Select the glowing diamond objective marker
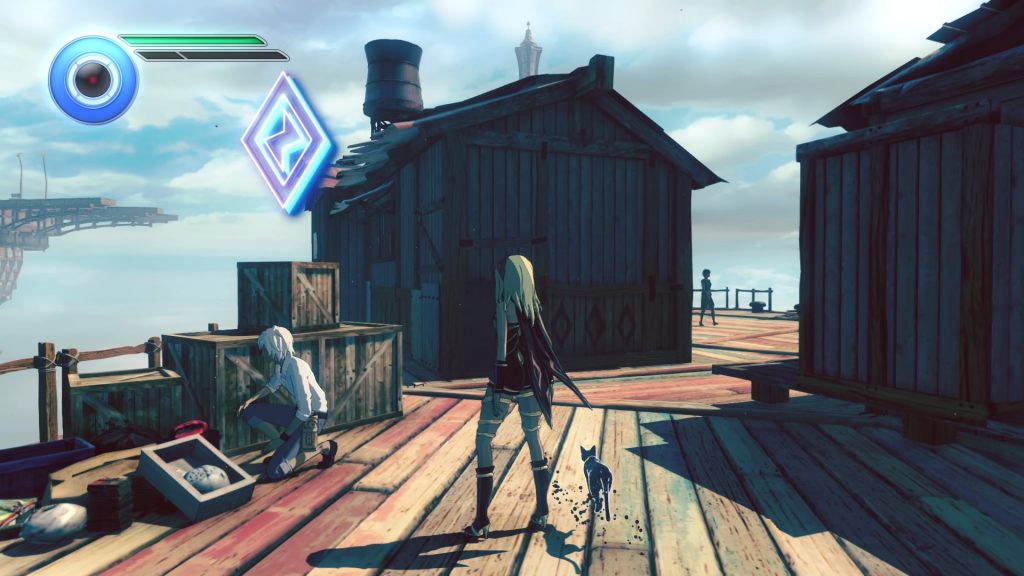The height and width of the screenshot is (576, 1024). 287,142
